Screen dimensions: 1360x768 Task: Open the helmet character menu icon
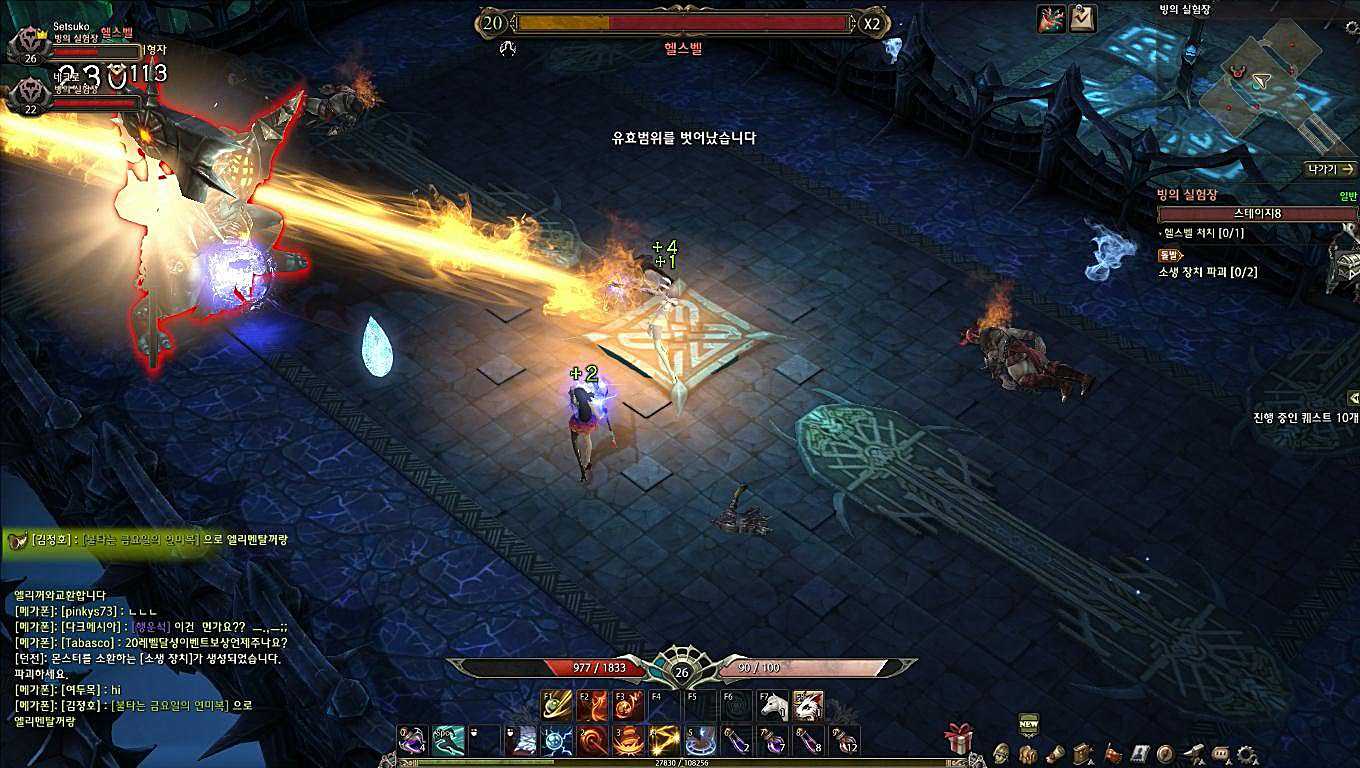(1000, 754)
